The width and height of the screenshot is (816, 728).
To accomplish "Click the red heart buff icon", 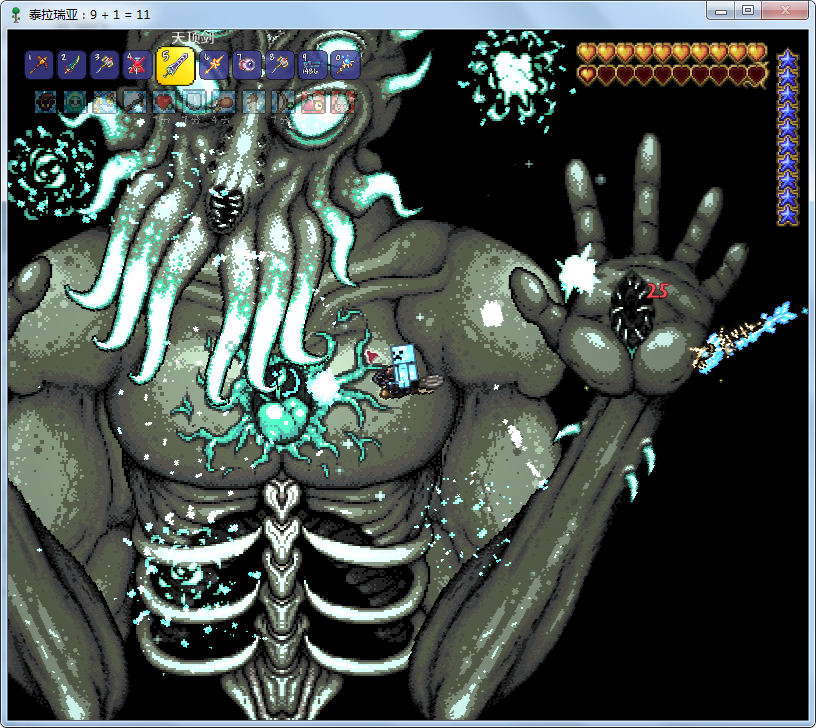I will [163, 101].
